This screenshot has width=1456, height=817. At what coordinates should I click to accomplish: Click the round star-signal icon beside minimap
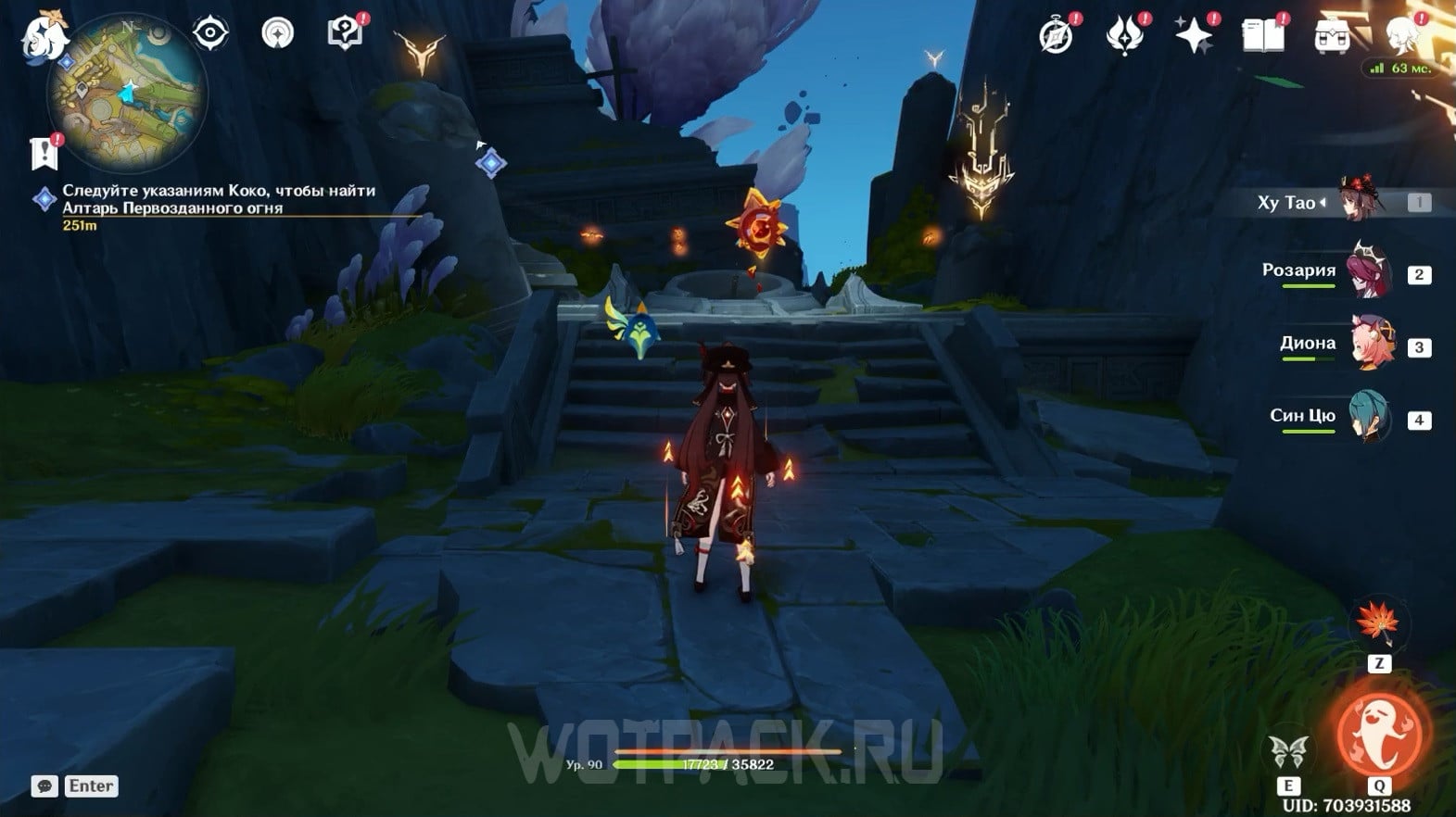coord(277,34)
